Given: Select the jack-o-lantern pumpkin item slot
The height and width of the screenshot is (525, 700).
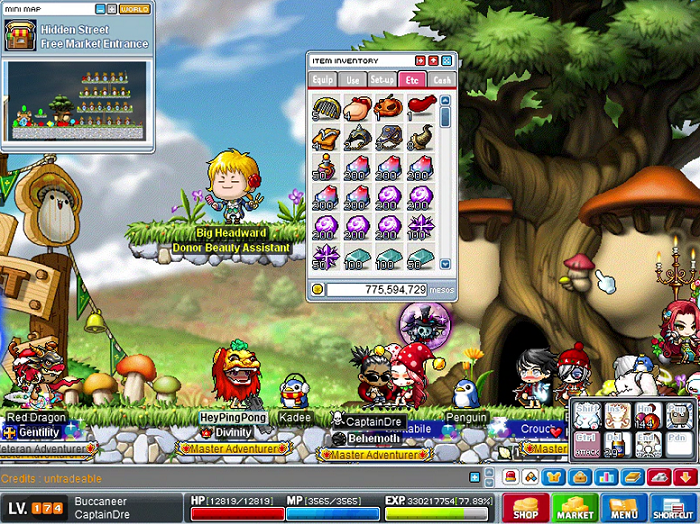Looking at the screenshot, I should click(x=389, y=105).
